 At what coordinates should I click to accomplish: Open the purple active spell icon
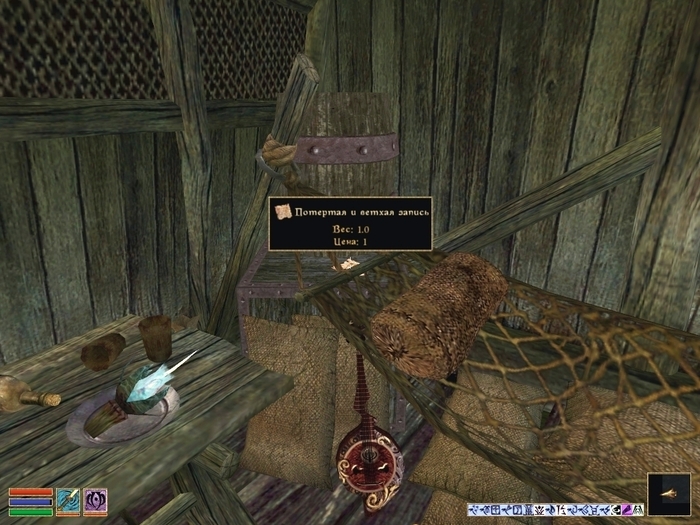pos(95,499)
